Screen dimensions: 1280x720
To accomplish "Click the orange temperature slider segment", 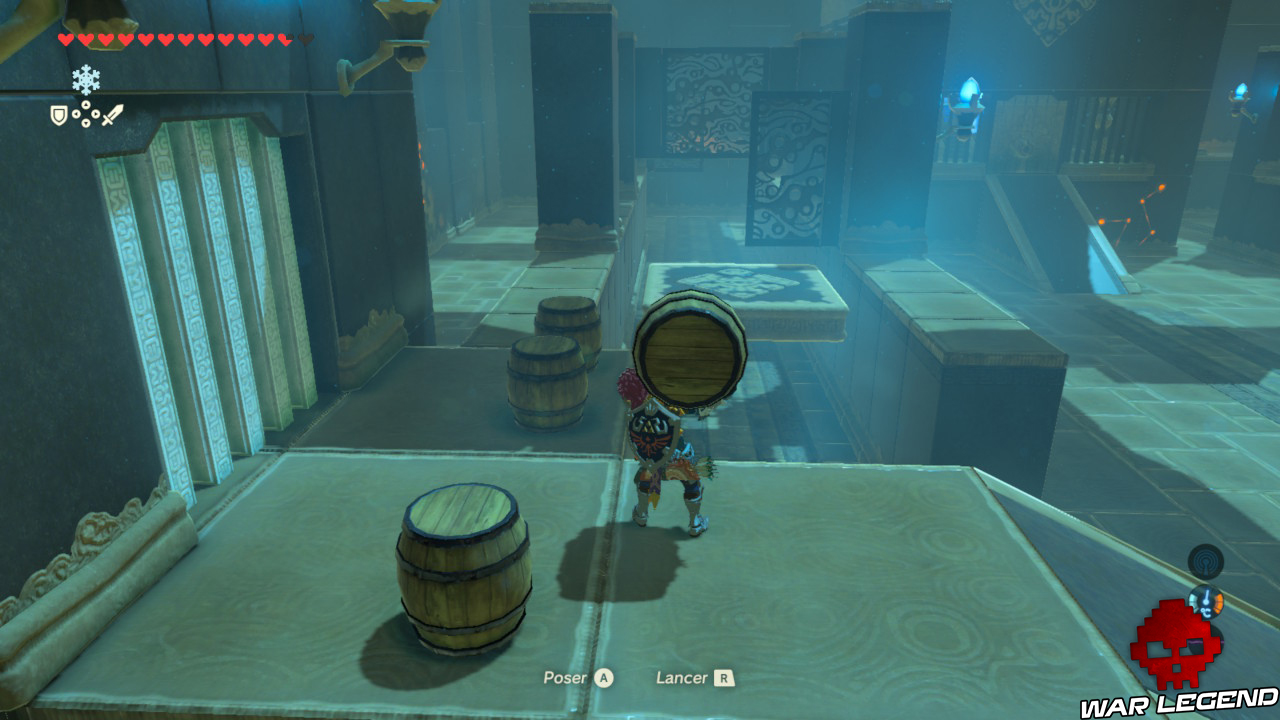I will pyautogui.click(x=1219, y=604).
